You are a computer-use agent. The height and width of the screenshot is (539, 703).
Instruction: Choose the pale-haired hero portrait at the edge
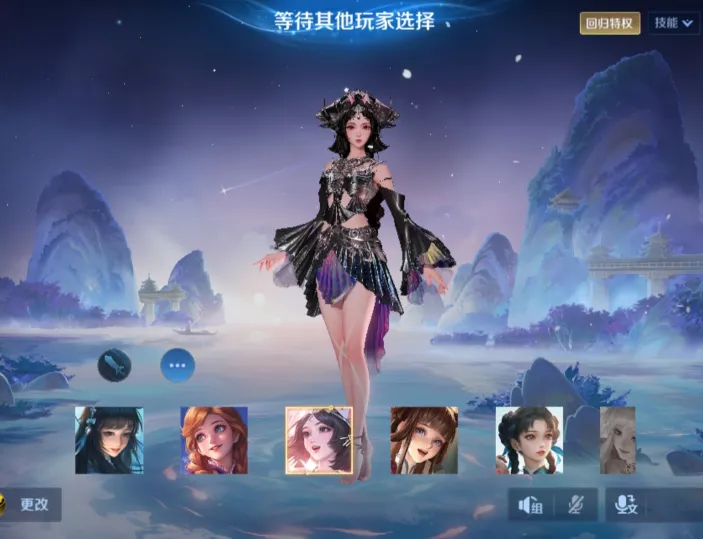(x=617, y=440)
